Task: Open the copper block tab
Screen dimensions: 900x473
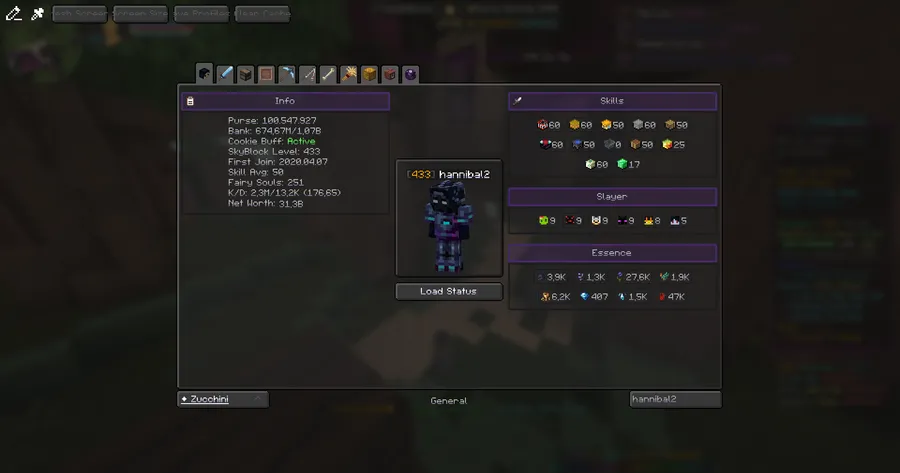Action: pyautogui.click(x=267, y=74)
